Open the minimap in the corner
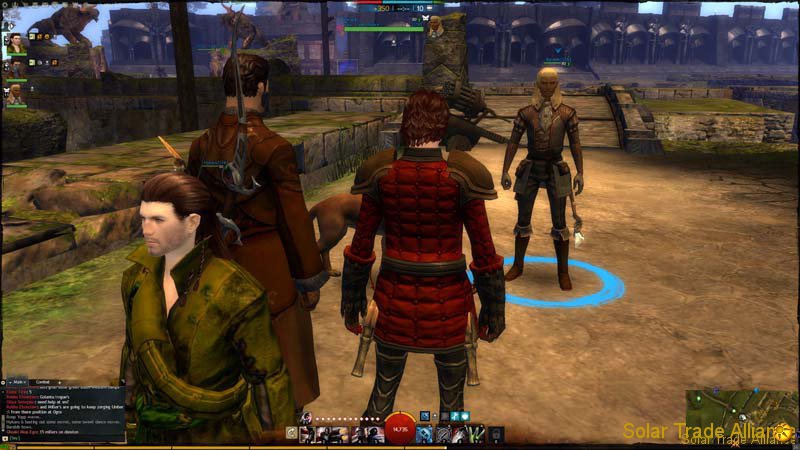 (742, 405)
